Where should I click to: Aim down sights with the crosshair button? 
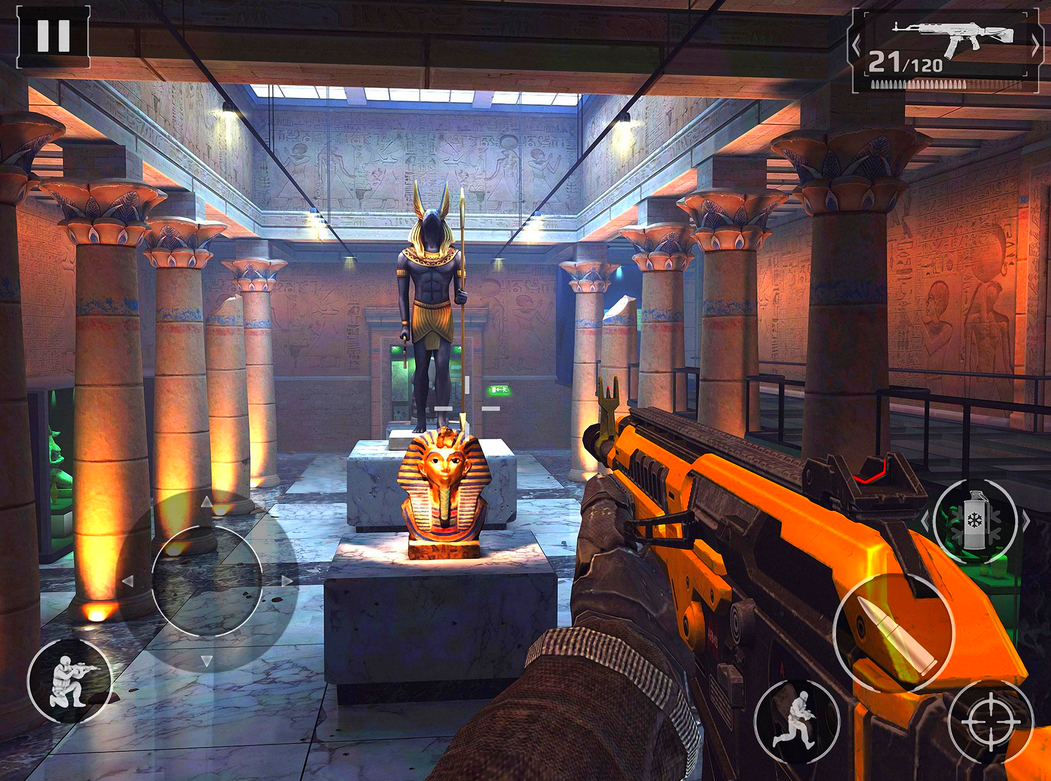(989, 721)
